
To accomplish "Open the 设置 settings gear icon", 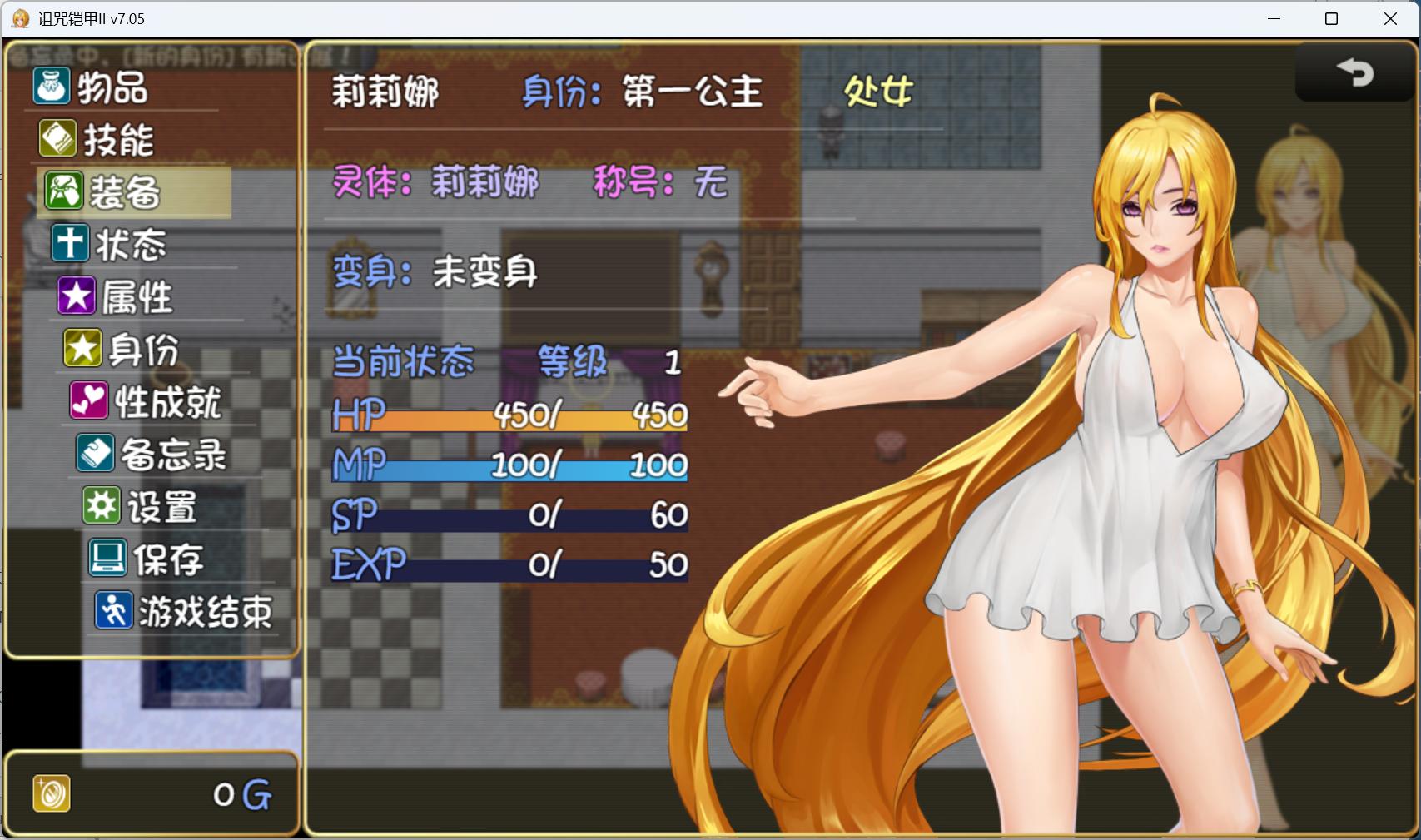I will (x=101, y=506).
